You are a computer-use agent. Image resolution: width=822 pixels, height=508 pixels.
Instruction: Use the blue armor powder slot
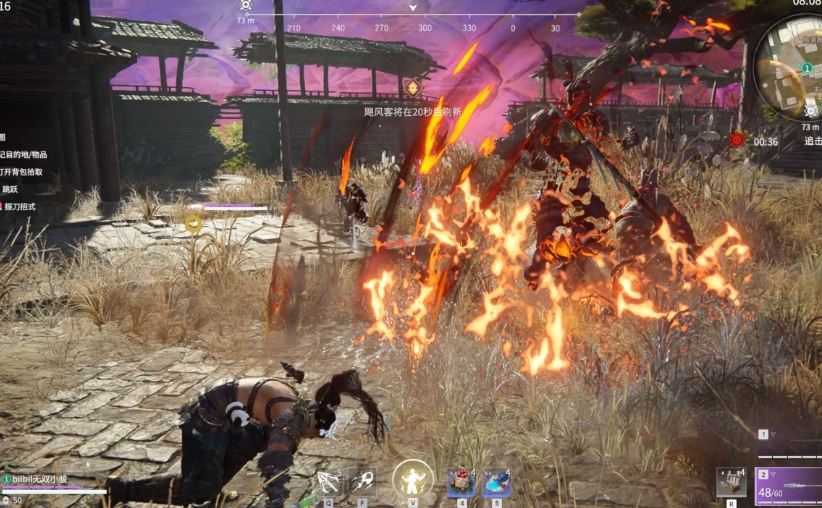(x=496, y=483)
